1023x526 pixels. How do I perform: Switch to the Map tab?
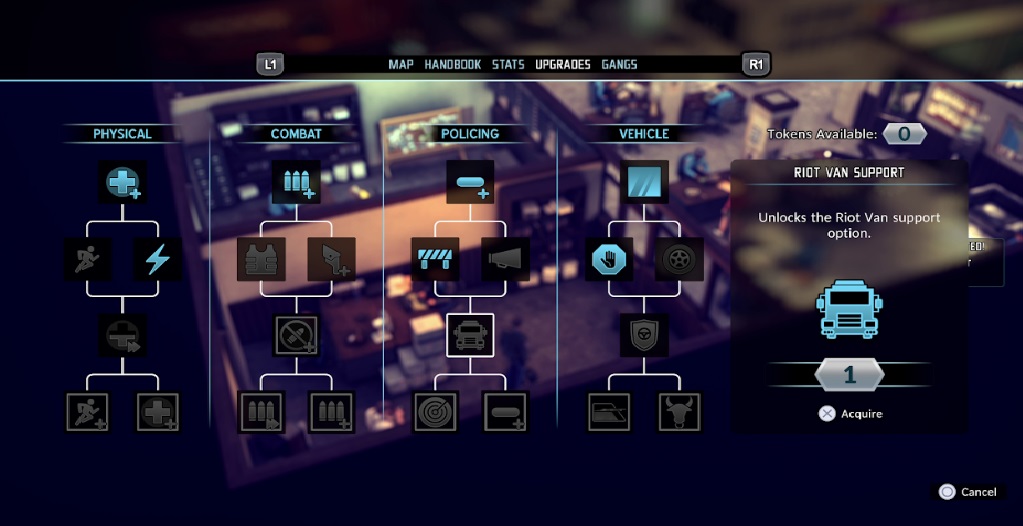pos(400,65)
